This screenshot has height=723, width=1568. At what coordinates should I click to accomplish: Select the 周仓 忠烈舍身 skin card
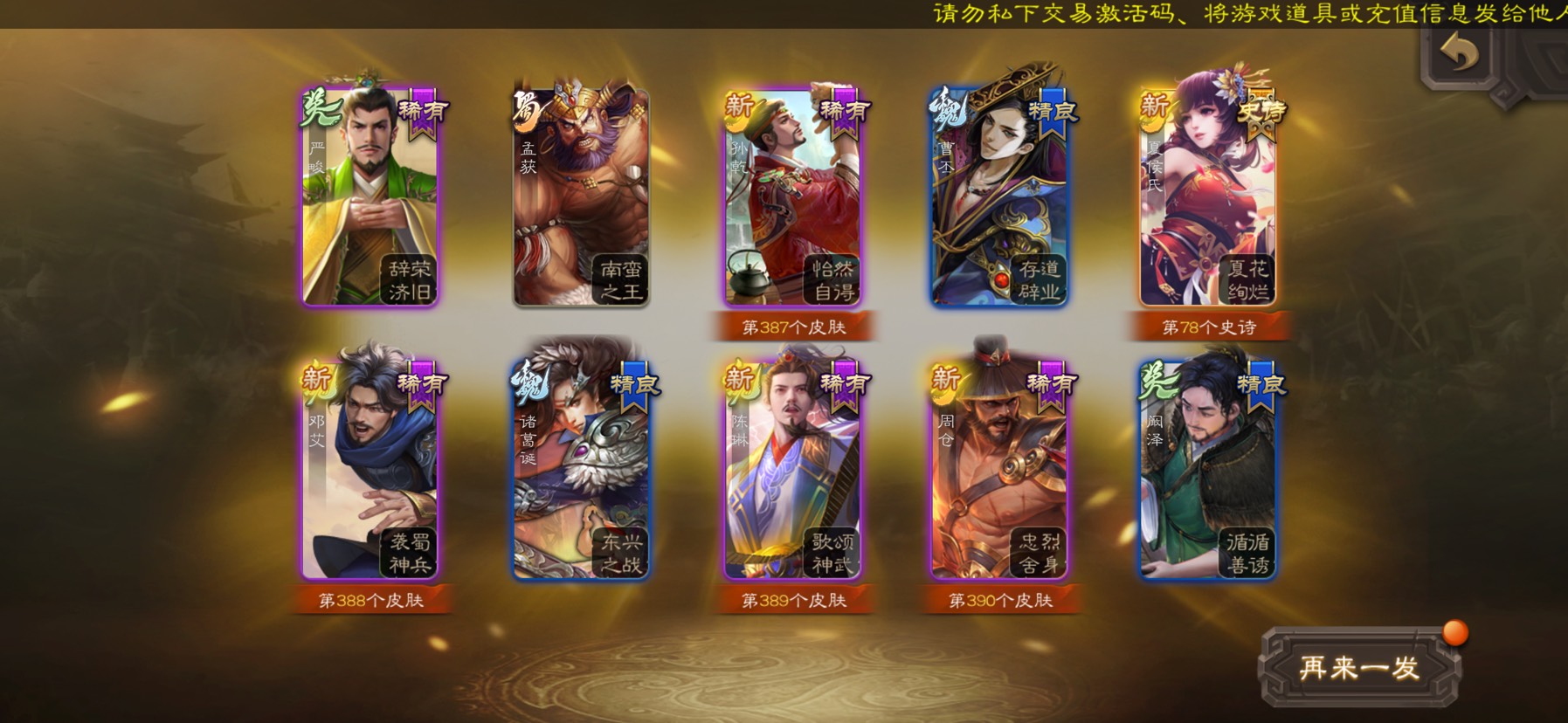click(x=1001, y=470)
